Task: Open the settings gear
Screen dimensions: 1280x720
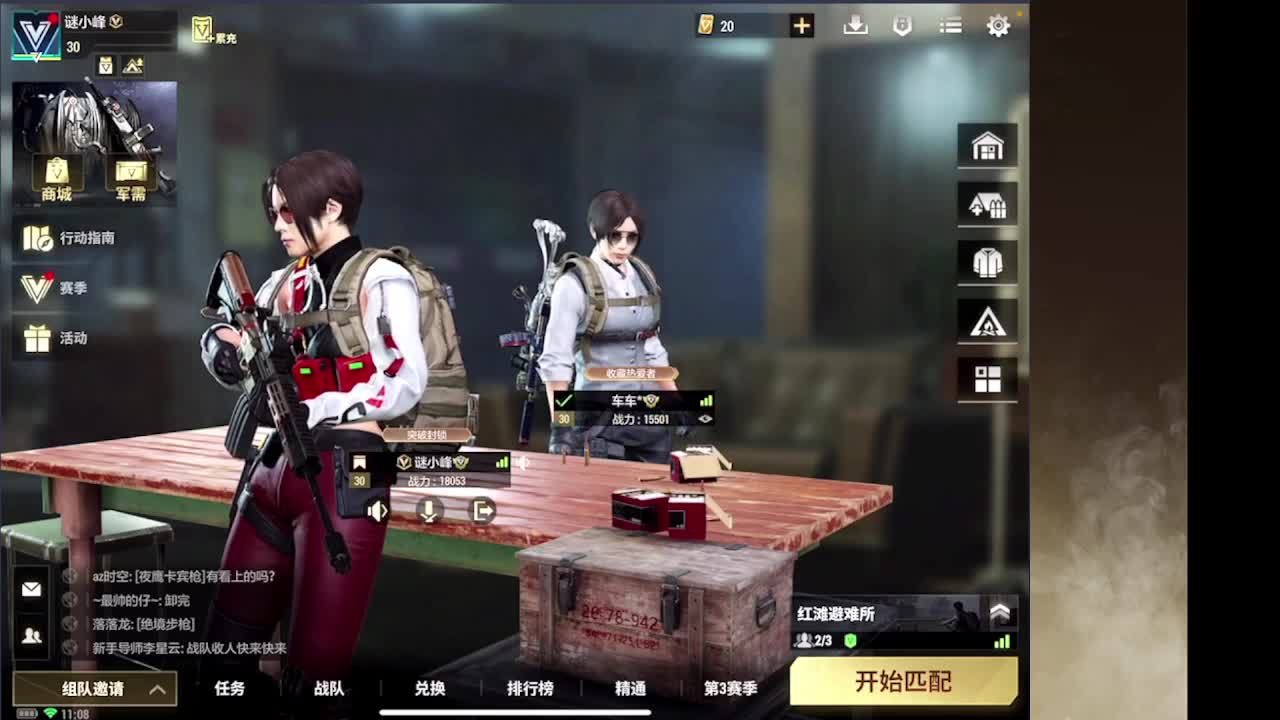Action: pyautogui.click(x=998, y=26)
